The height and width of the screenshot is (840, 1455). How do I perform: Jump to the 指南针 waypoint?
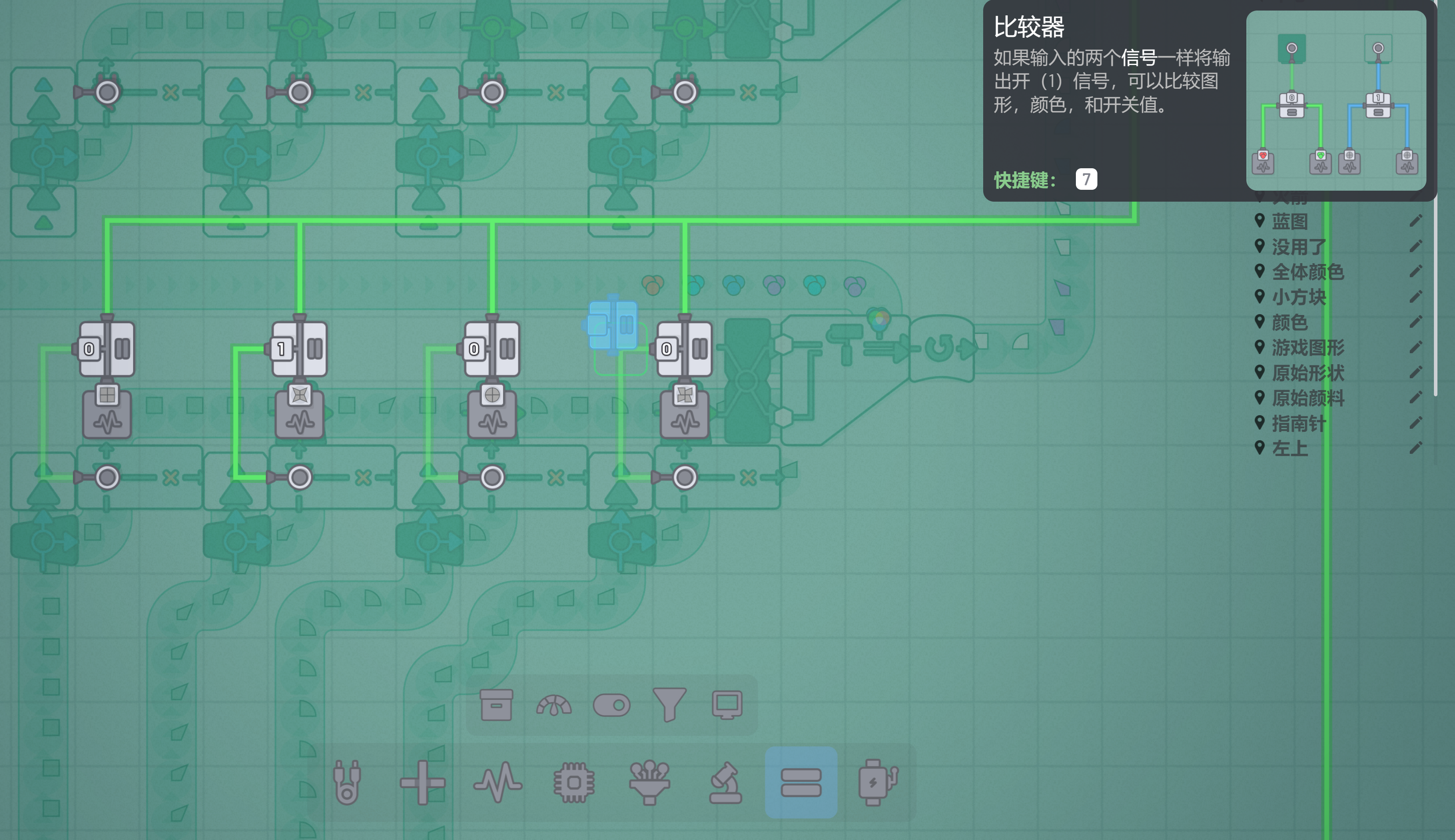tap(1299, 424)
